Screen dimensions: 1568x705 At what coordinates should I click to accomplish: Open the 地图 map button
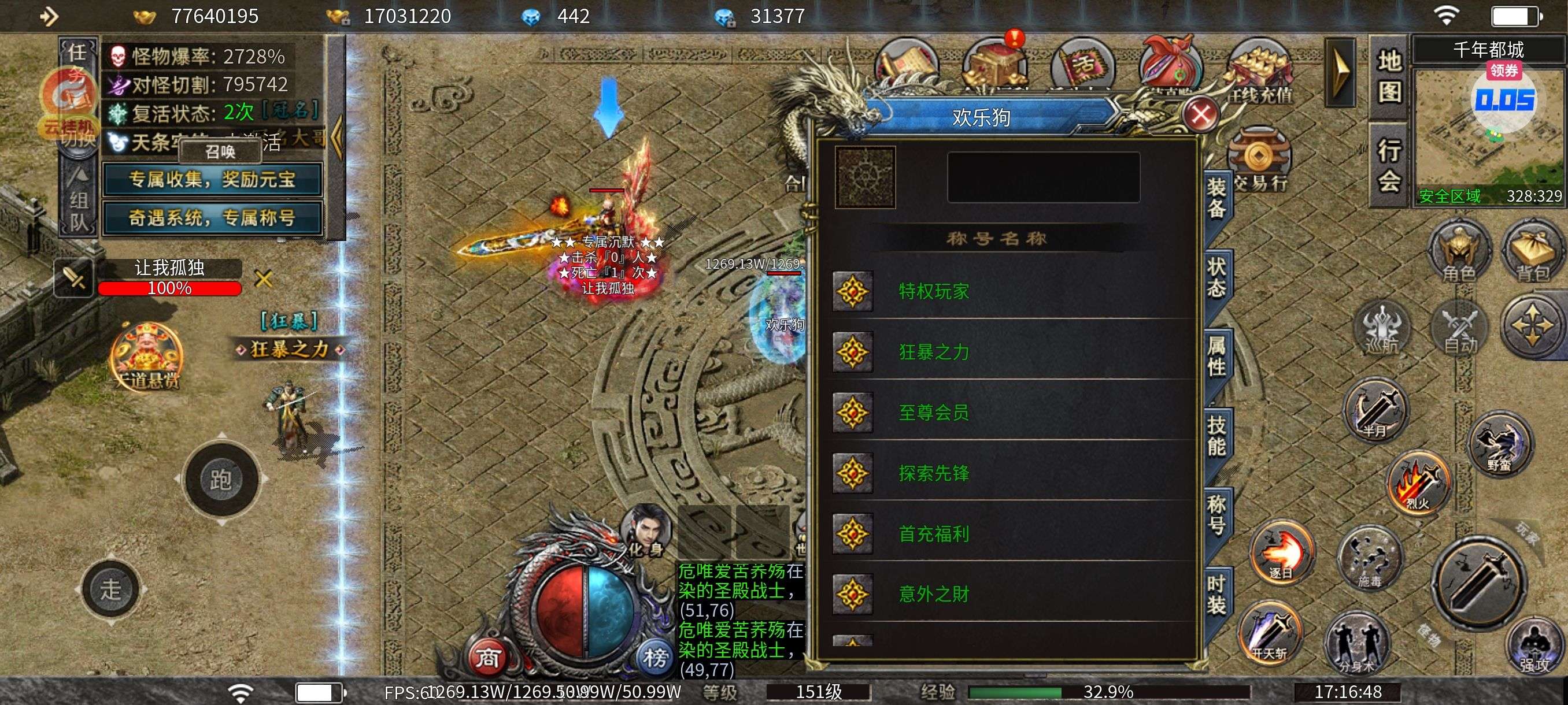tap(1390, 76)
